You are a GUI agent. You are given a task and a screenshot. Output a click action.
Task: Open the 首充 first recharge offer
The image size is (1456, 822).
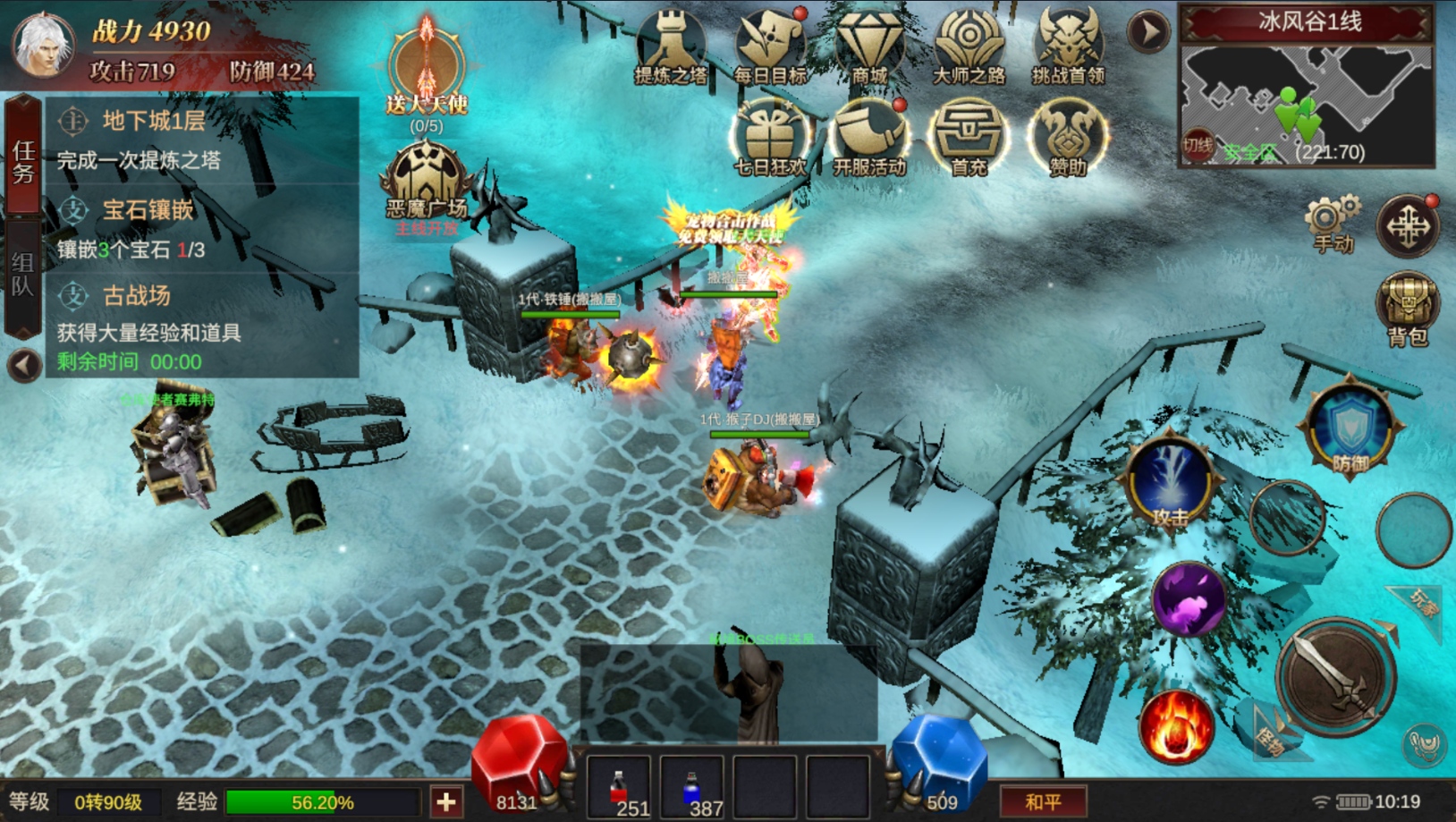click(x=969, y=136)
